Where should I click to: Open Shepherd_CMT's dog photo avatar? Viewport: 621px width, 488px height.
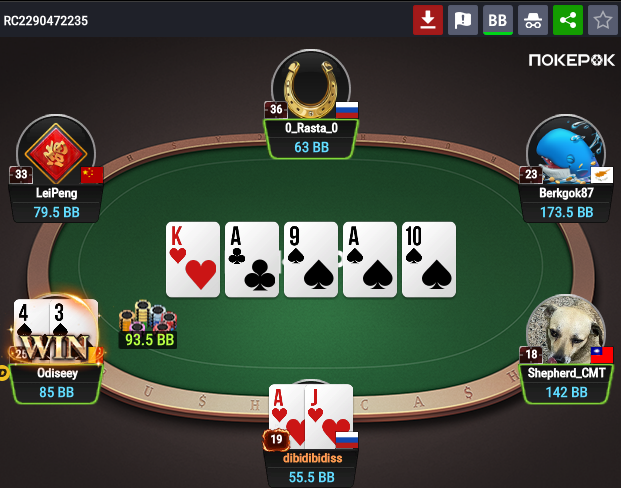565,330
